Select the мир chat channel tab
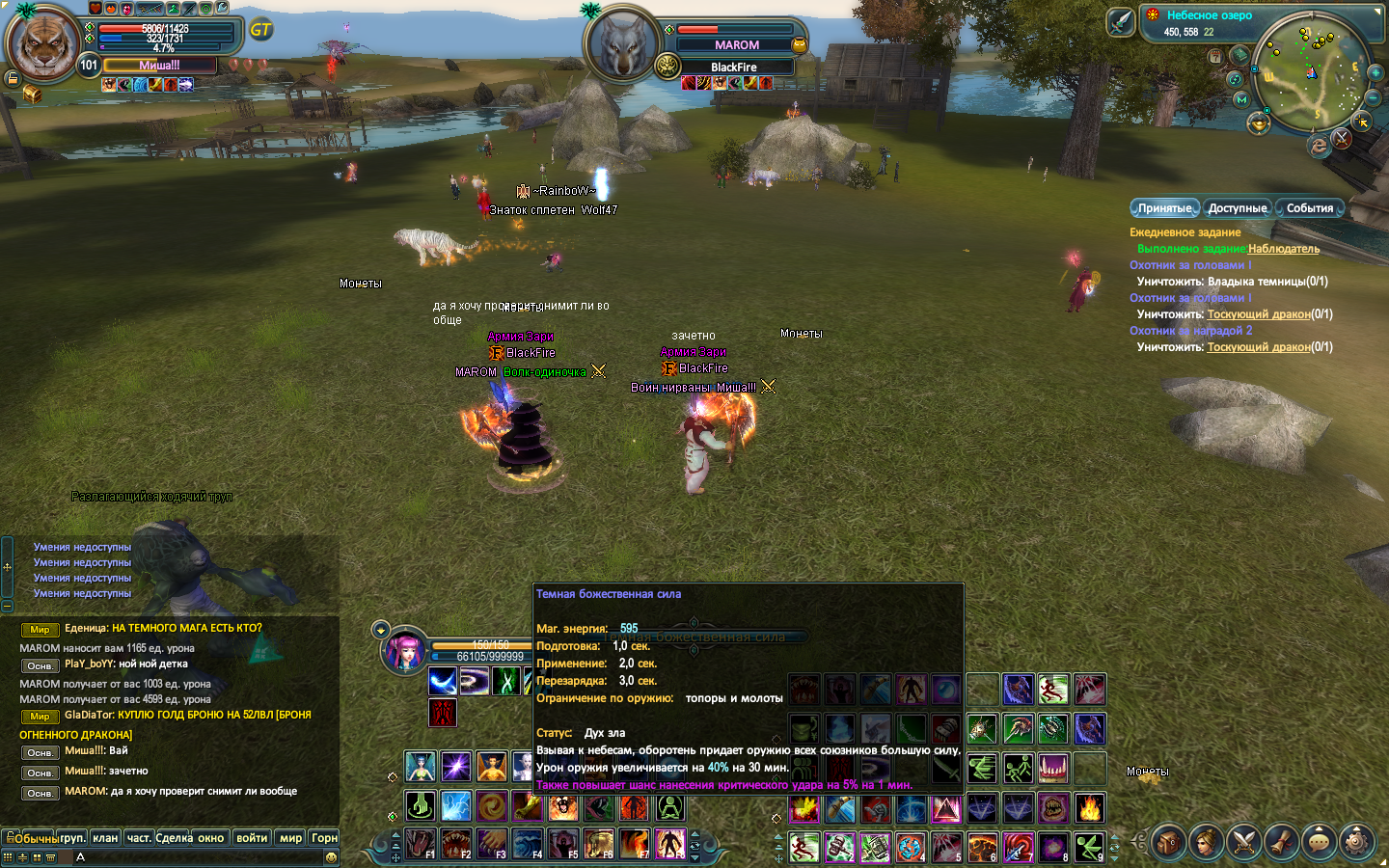This screenshot has height=868, width=1389. (x=290, y=838)
